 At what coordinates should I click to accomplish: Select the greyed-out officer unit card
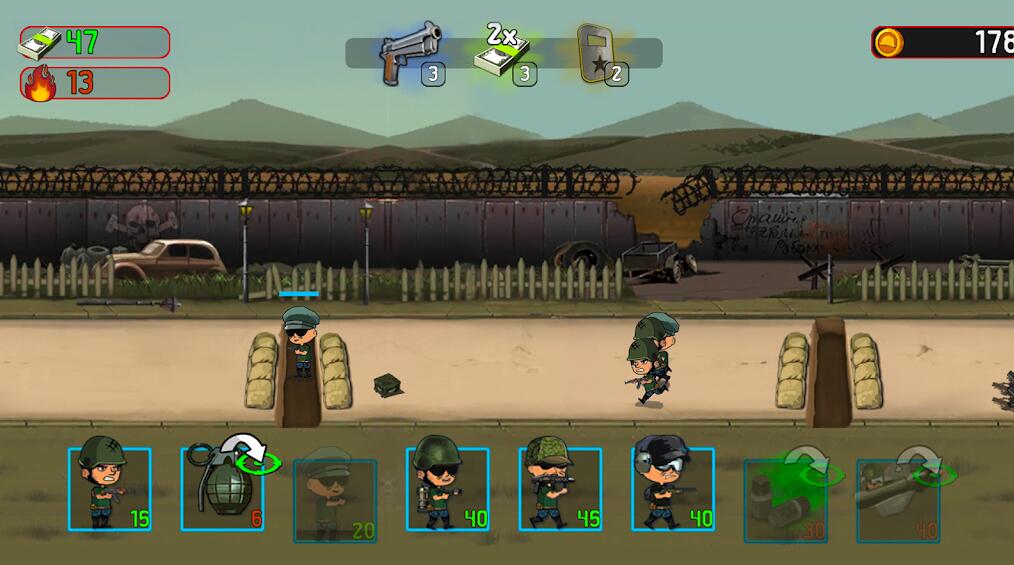pos(335,500)
